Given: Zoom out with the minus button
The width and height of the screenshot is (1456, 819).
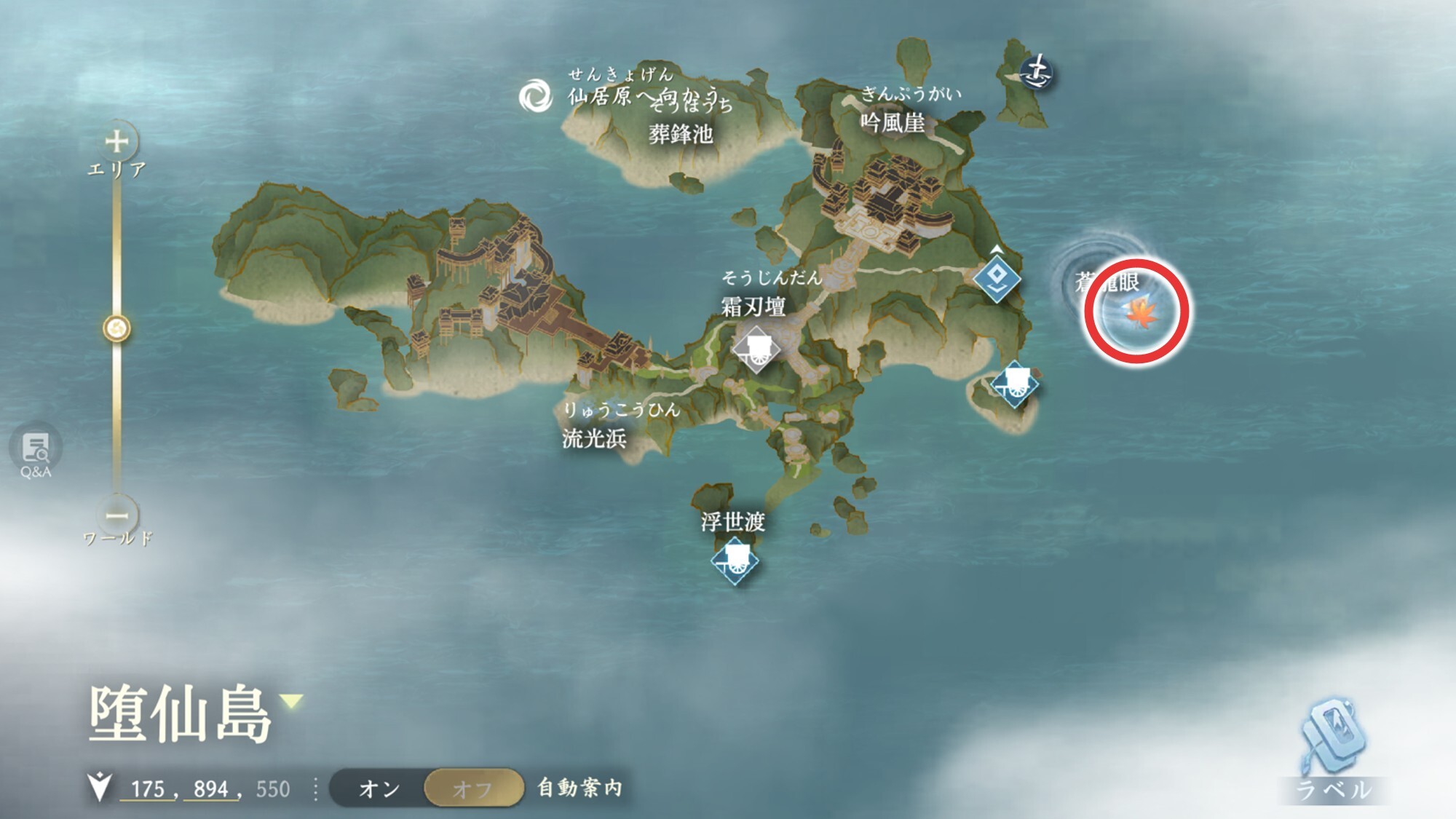Looking at the screenshot, I should coord(116,515).
